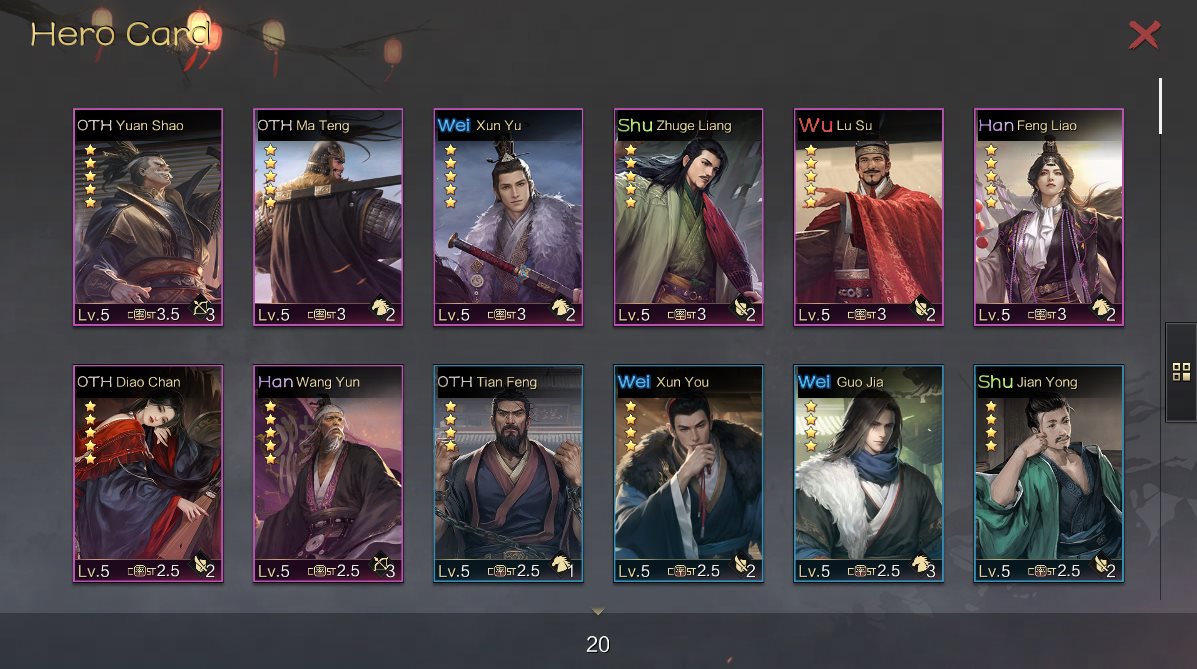This screenshot has width=1197, height=669.
Task: Select the Zhuge Liang hero card
Action: (688, 217)
